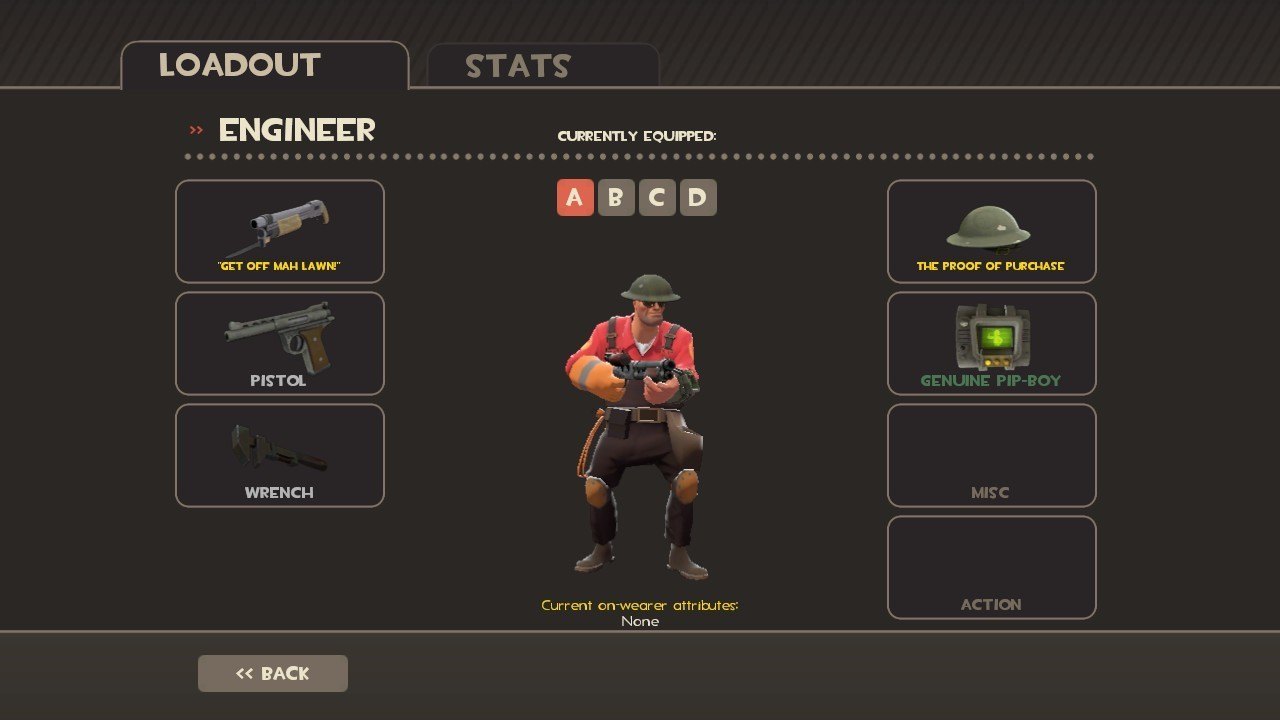Choose loadout preset C
This screenshot has height=720, width=1280.
point(657,198)
